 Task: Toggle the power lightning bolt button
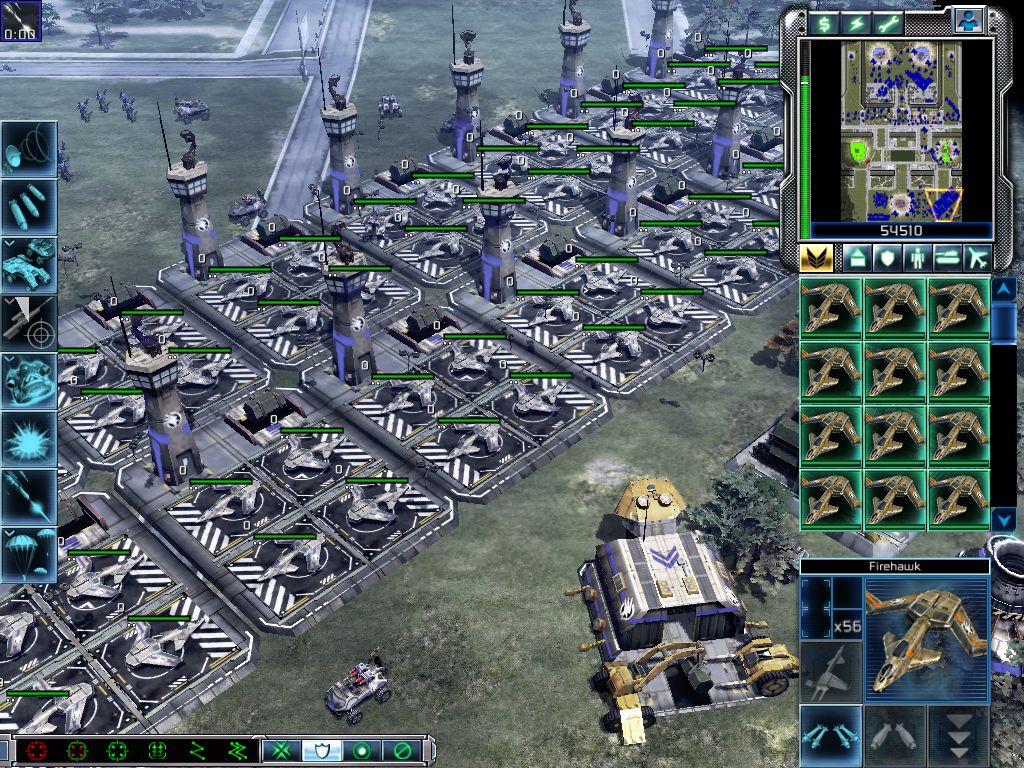(857, 22)
